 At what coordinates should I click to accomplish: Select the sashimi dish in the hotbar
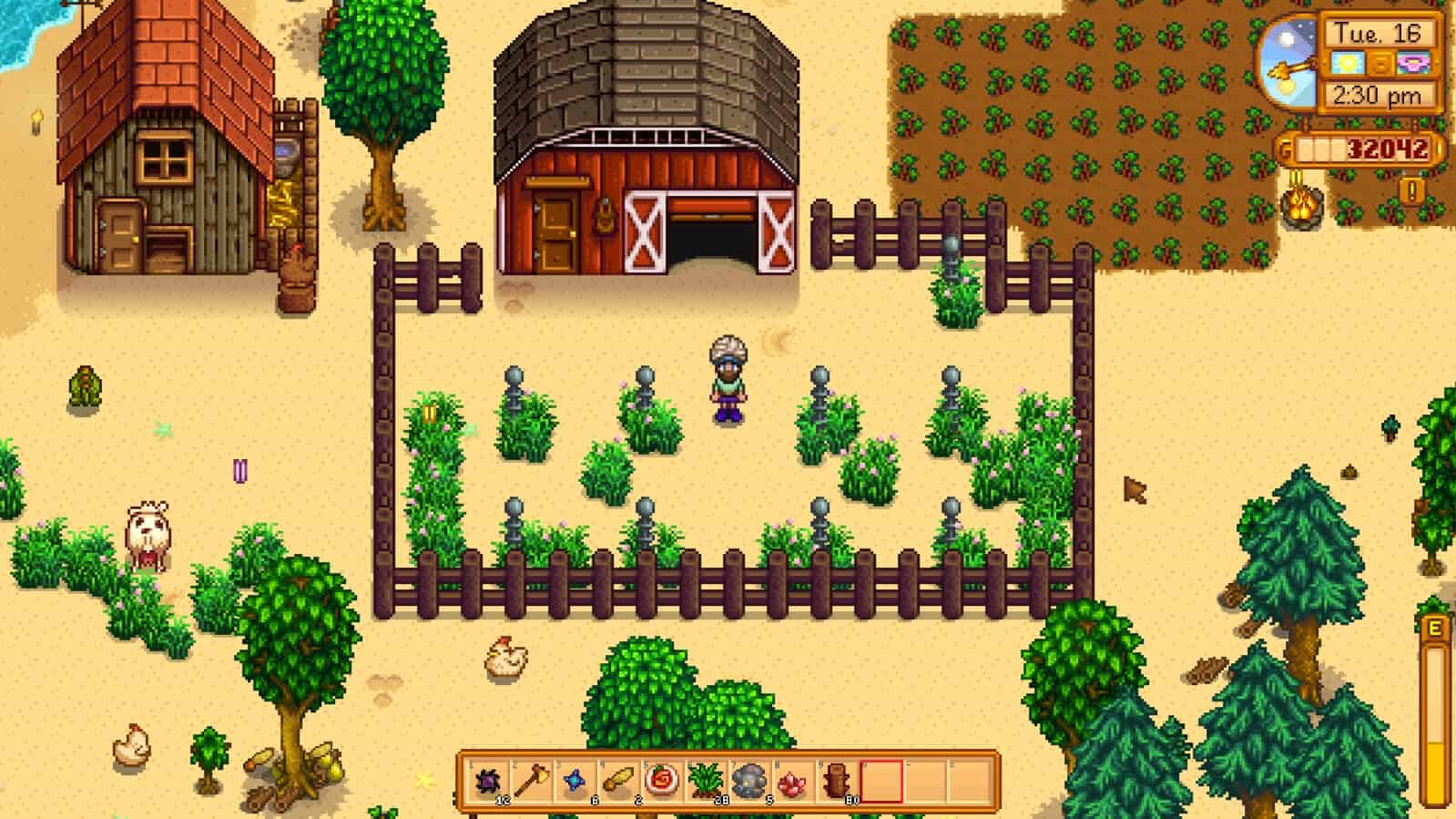tap(660, 781)
